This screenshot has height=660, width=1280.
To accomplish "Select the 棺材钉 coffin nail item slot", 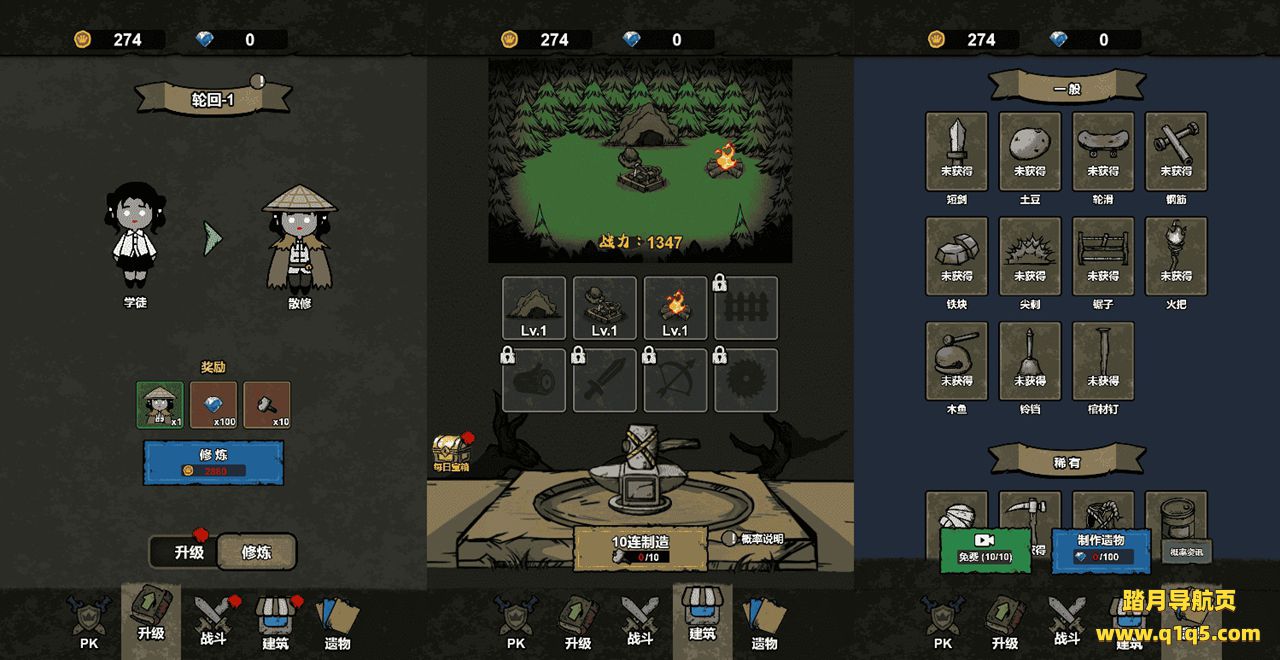I will pos(1103,361).
